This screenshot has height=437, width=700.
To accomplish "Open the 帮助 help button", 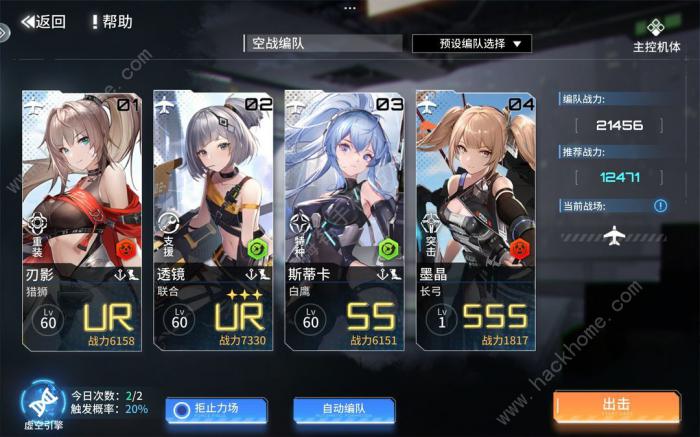I will 111,21.
